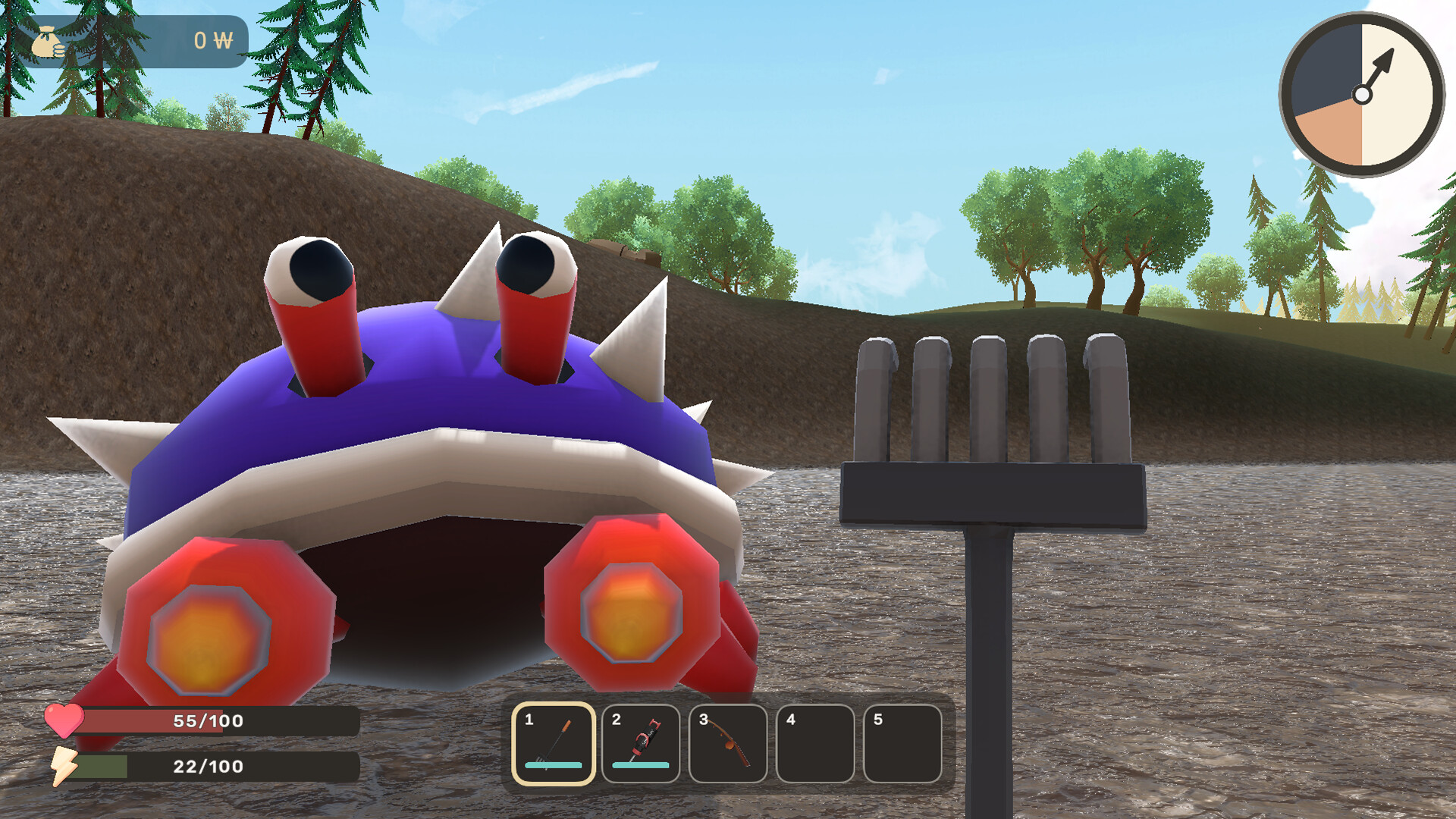Image resolution: width=1456 pixels, height=819 pixels.
Task: Click the money bag icon
Action: (x=47, y=42)
